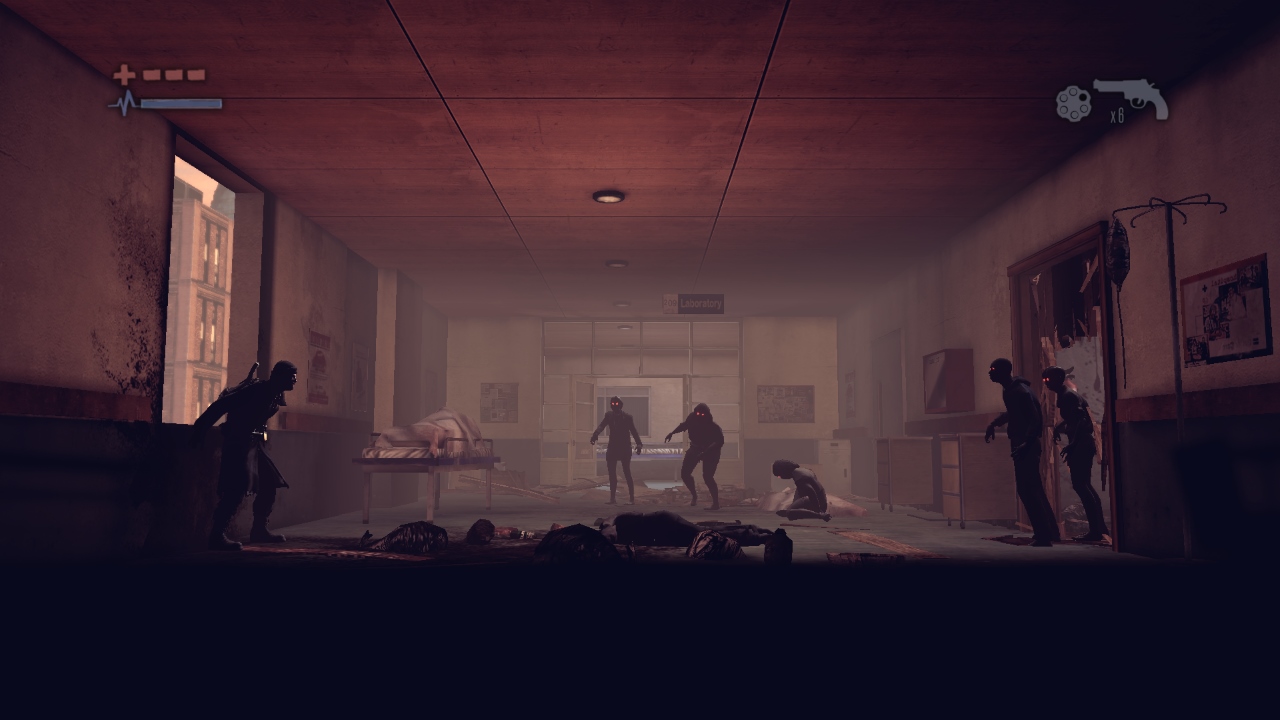Click the middle orange stamina segment
The image size is (1280, 720).
[x=172, y=74]
